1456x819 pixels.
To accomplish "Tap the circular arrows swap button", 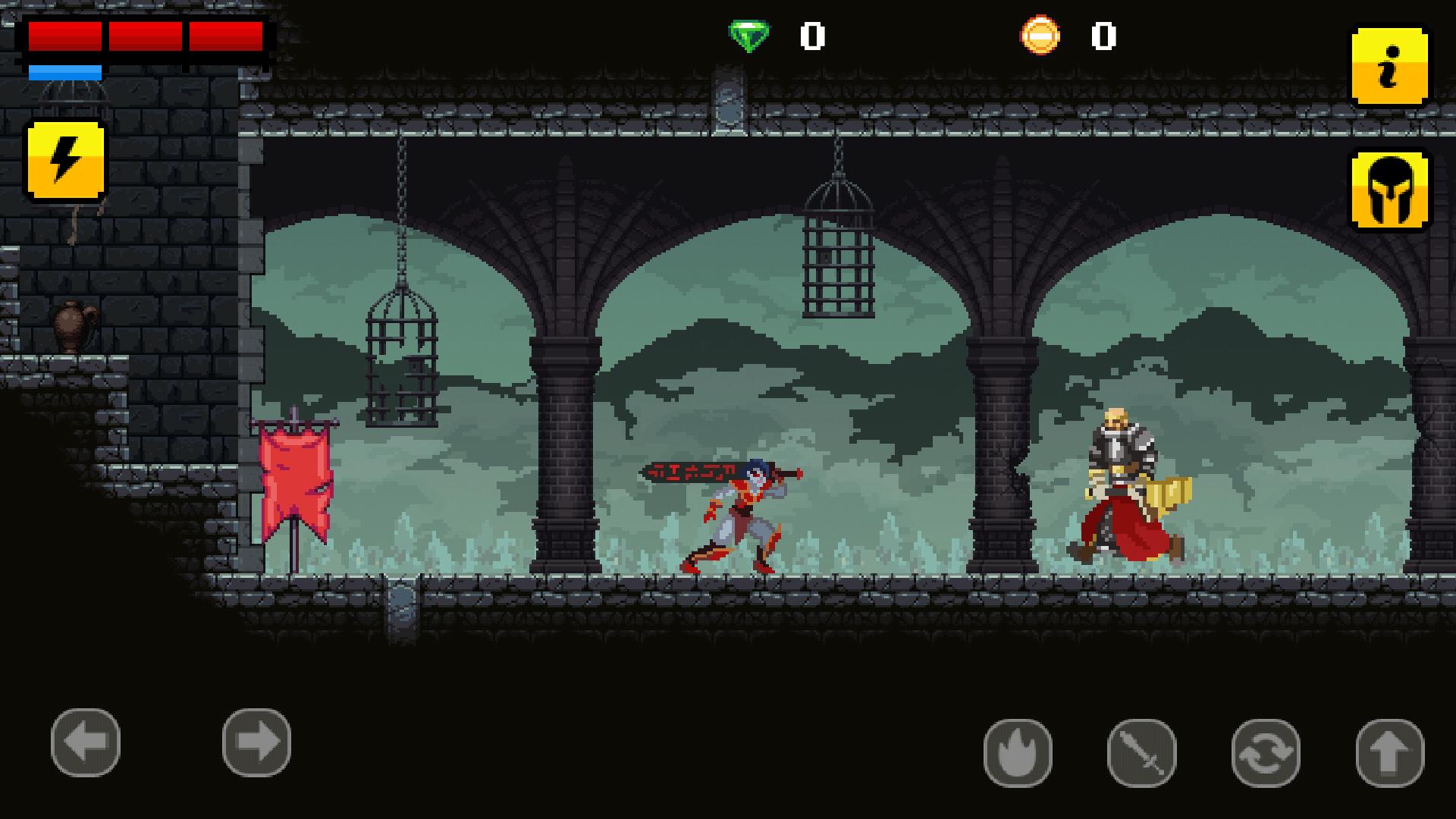I will click(1266, 753).
